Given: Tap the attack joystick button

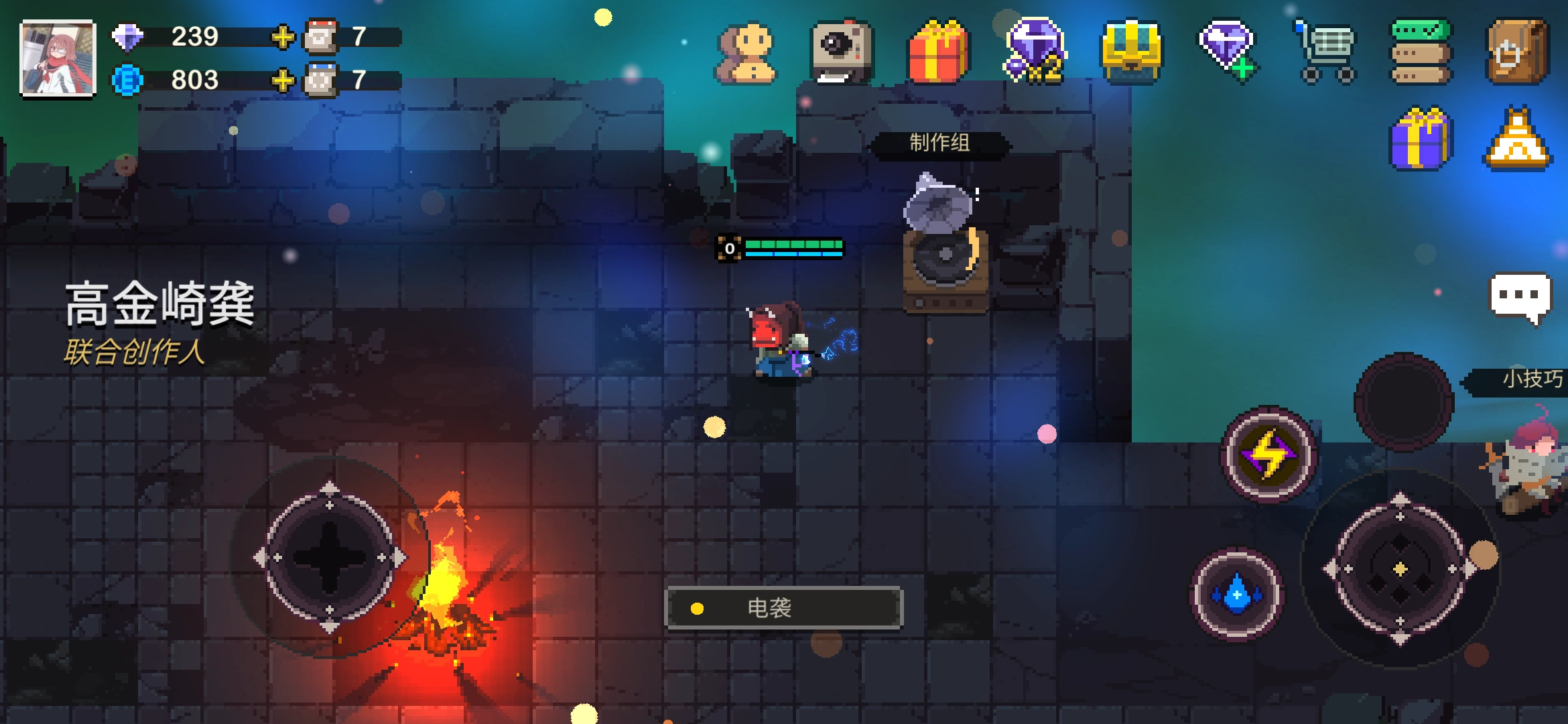Looking at the screenshot, I should 1400,570.
